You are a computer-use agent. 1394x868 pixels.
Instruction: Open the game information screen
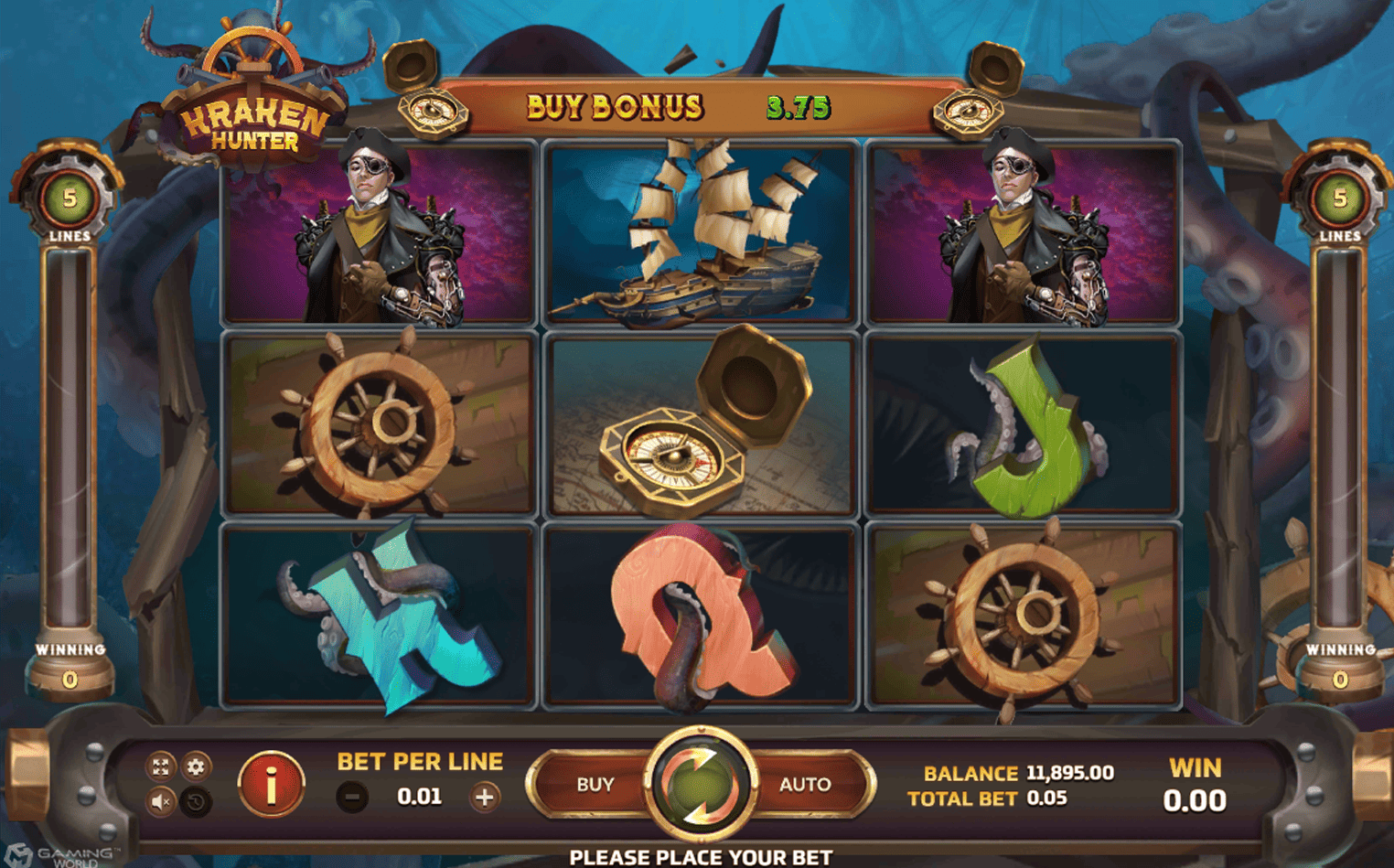pos(270,782)
